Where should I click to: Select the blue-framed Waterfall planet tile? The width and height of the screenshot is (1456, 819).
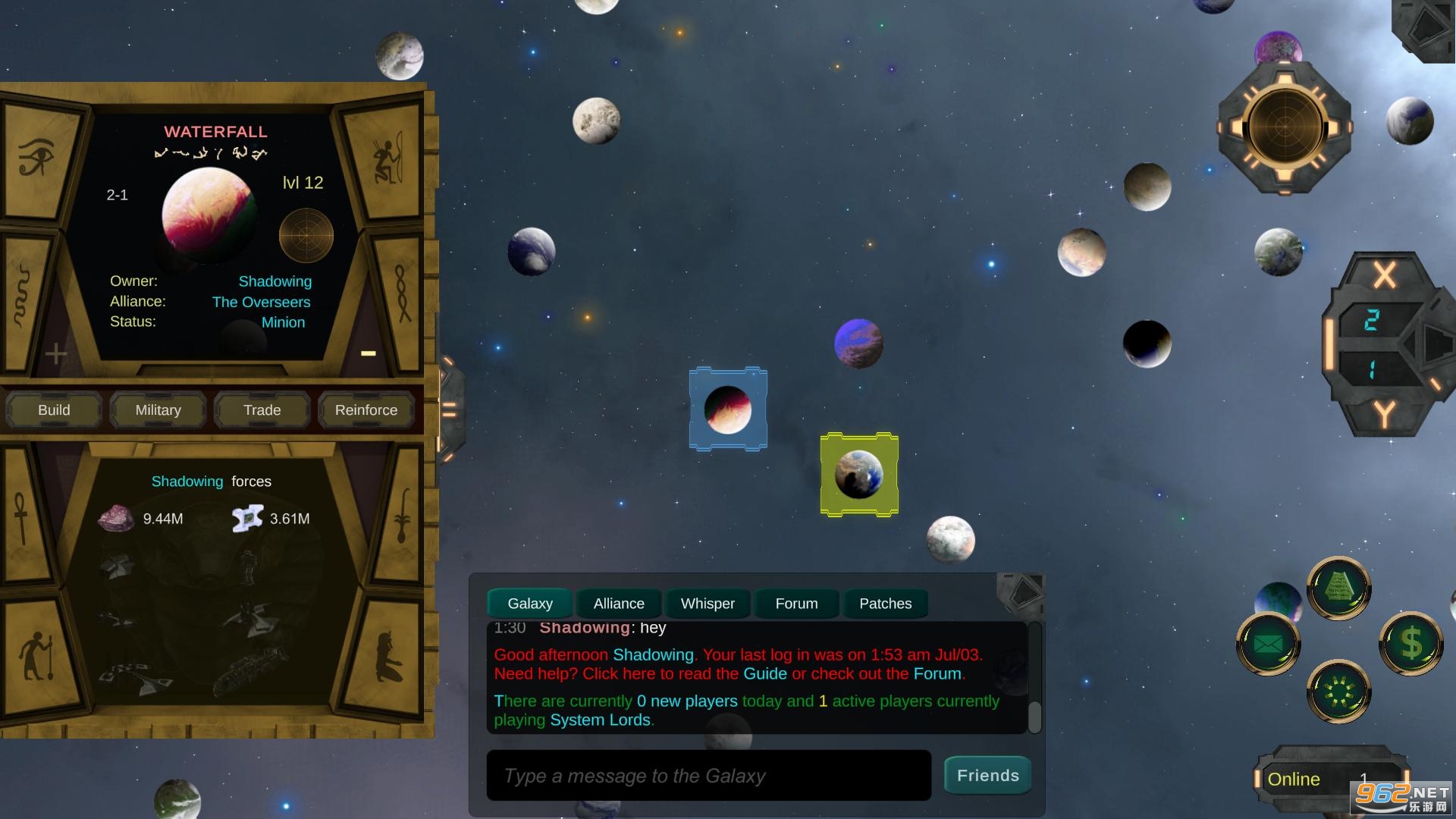[728, 409]
